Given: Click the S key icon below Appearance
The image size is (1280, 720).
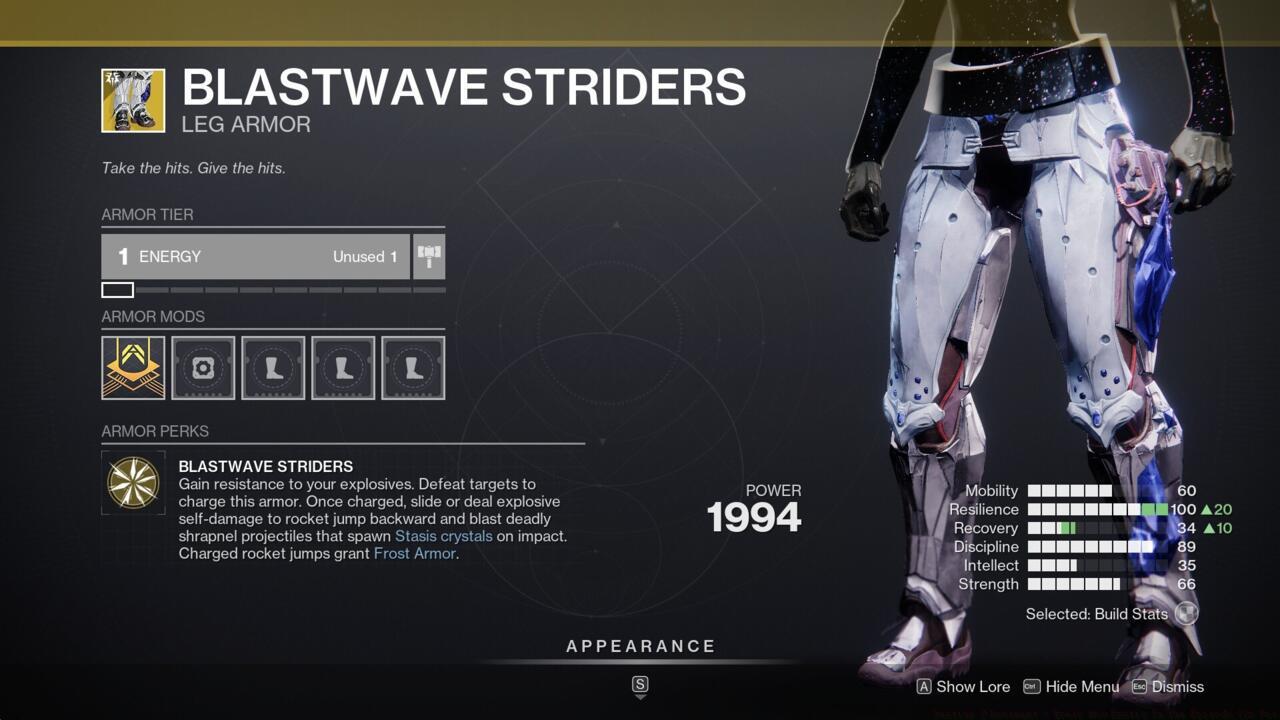Looking at the screenshot, I should 639,687.
